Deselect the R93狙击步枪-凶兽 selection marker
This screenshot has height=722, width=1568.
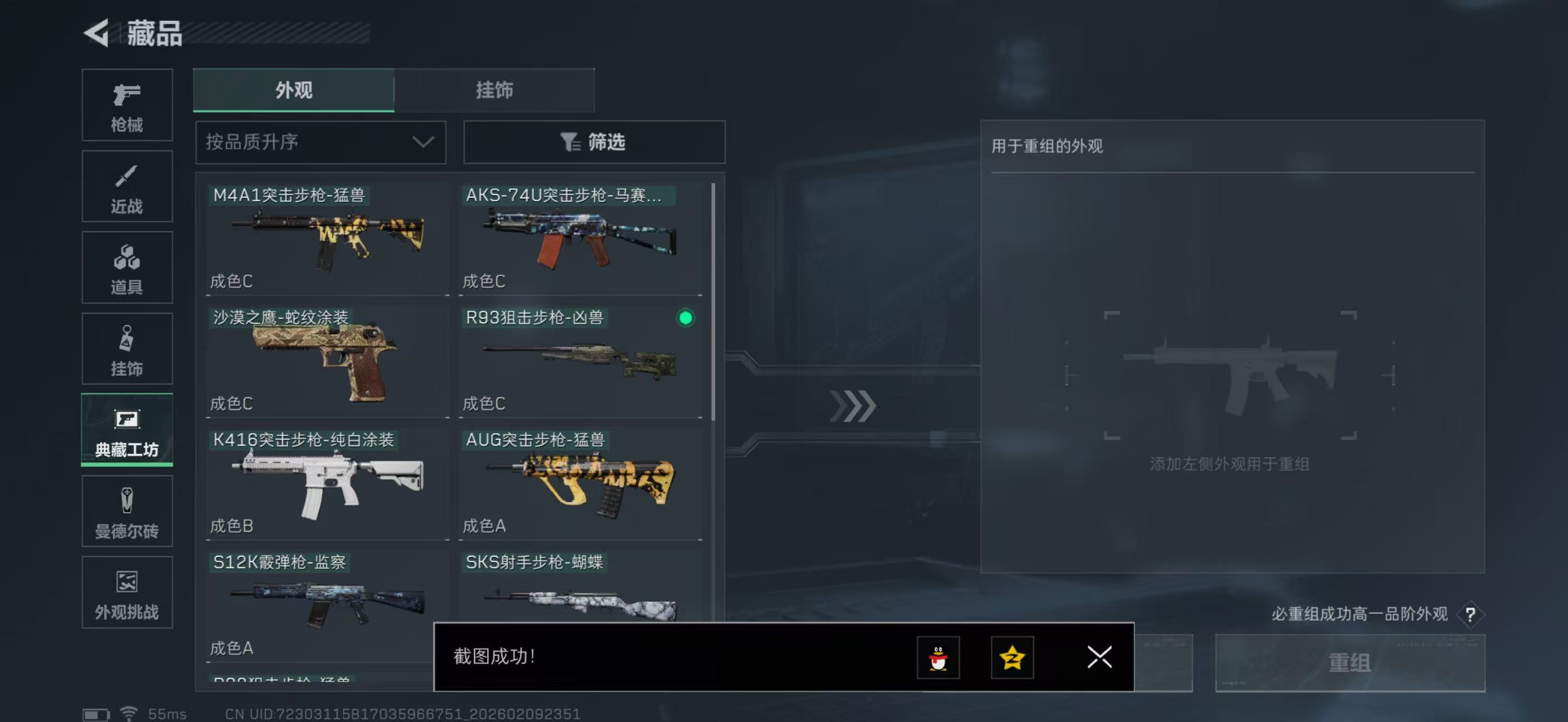(x=686, y=318)
